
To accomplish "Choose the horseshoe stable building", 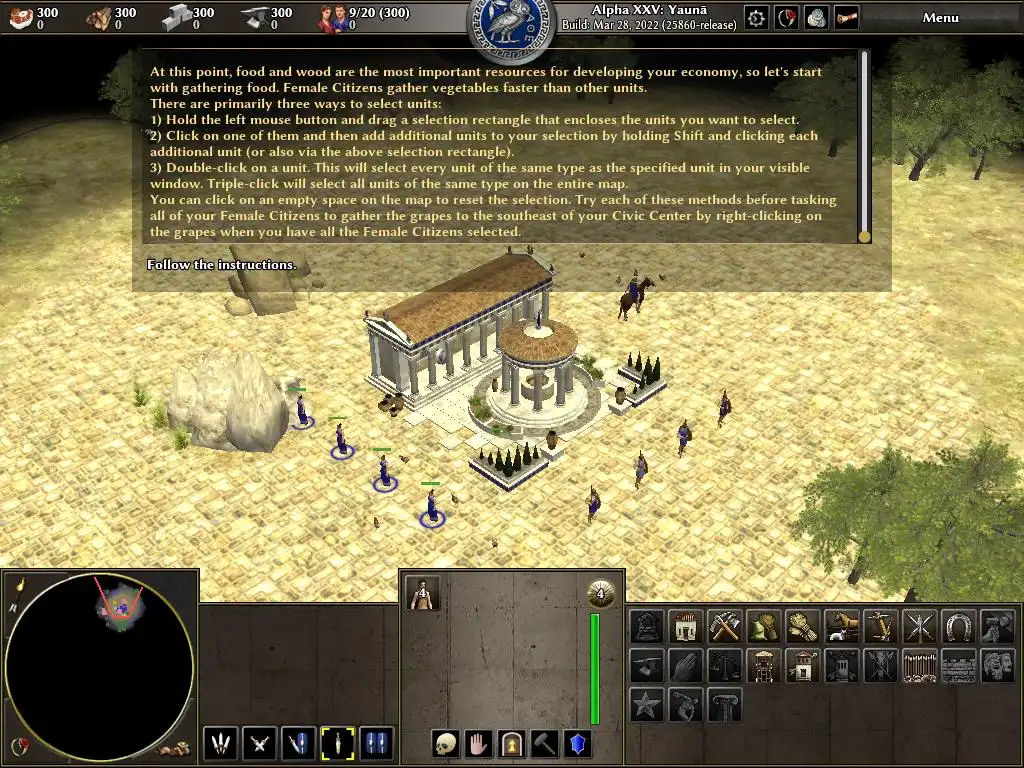I will [958, 627].
